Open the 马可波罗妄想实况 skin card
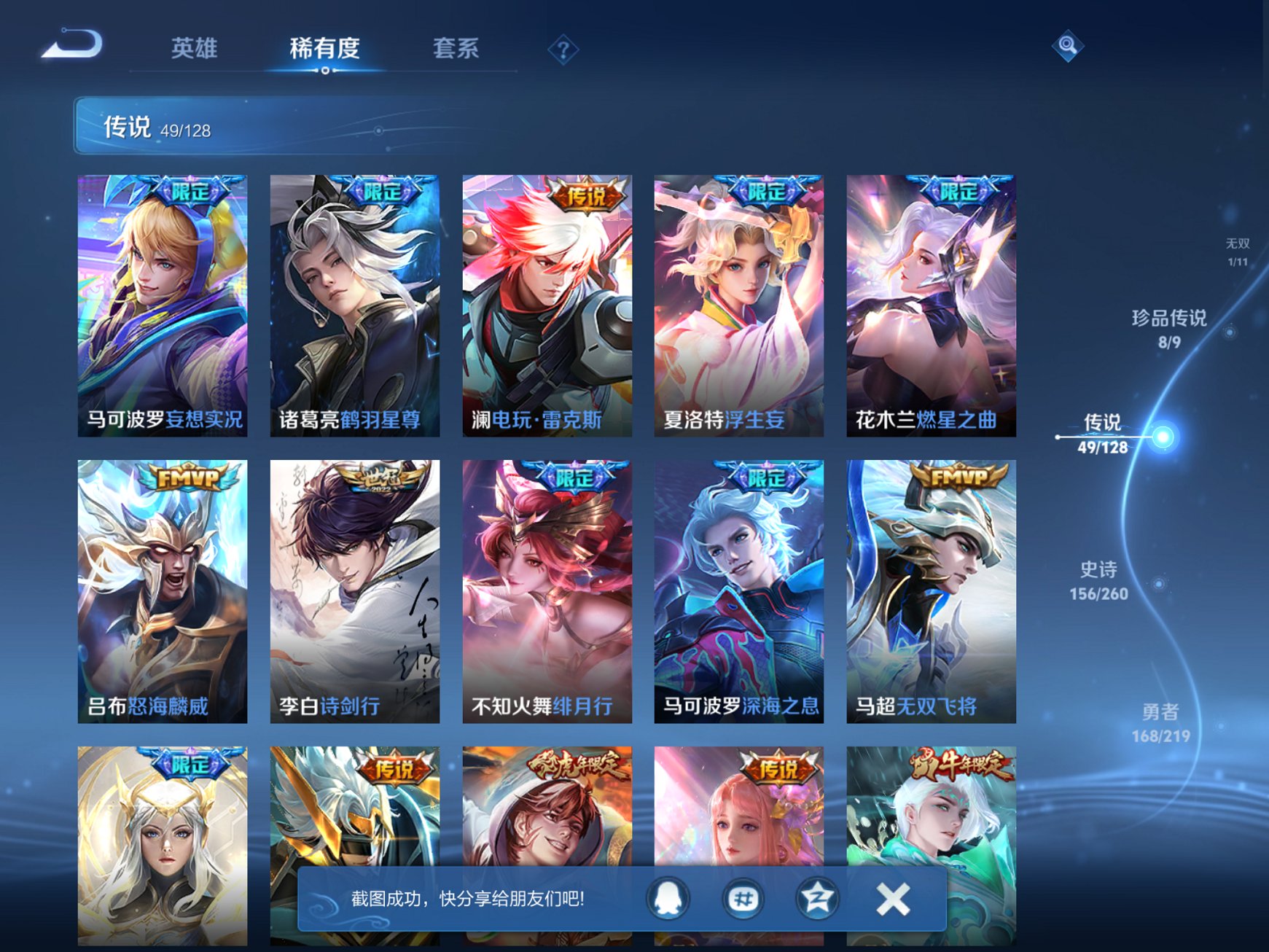The image size is (1269, 952). point(163,306)
